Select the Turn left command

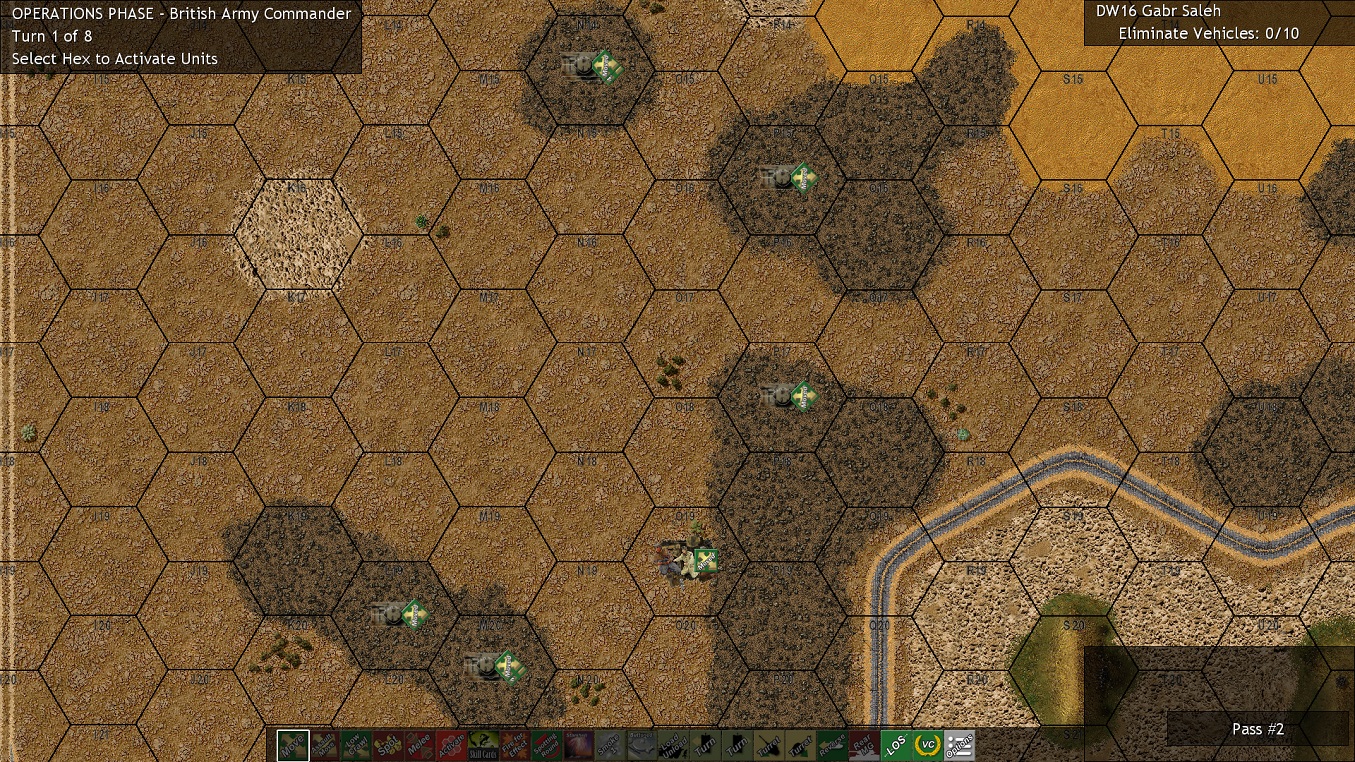pyautogui.click(x=704, y=744)
